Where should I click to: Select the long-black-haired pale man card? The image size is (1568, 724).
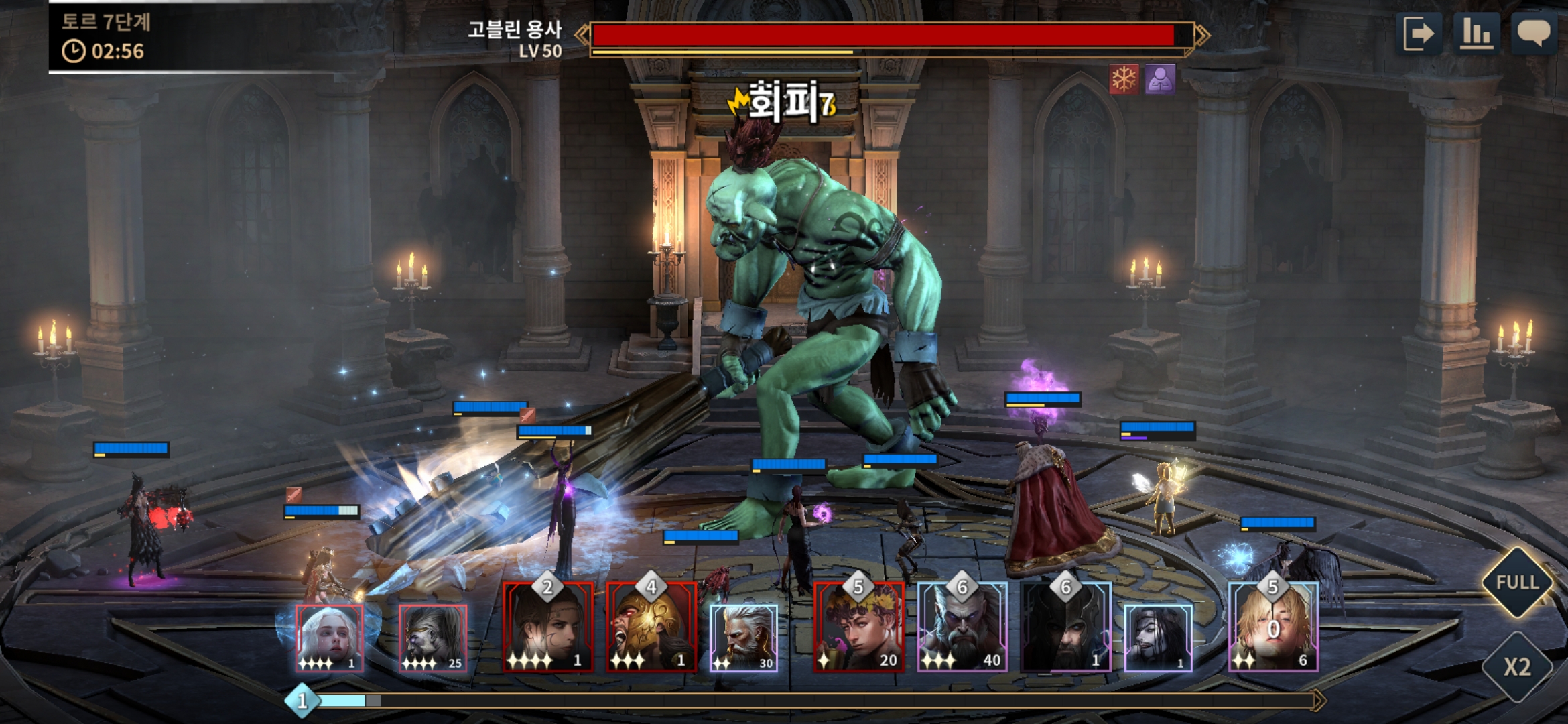point(1158,637)
